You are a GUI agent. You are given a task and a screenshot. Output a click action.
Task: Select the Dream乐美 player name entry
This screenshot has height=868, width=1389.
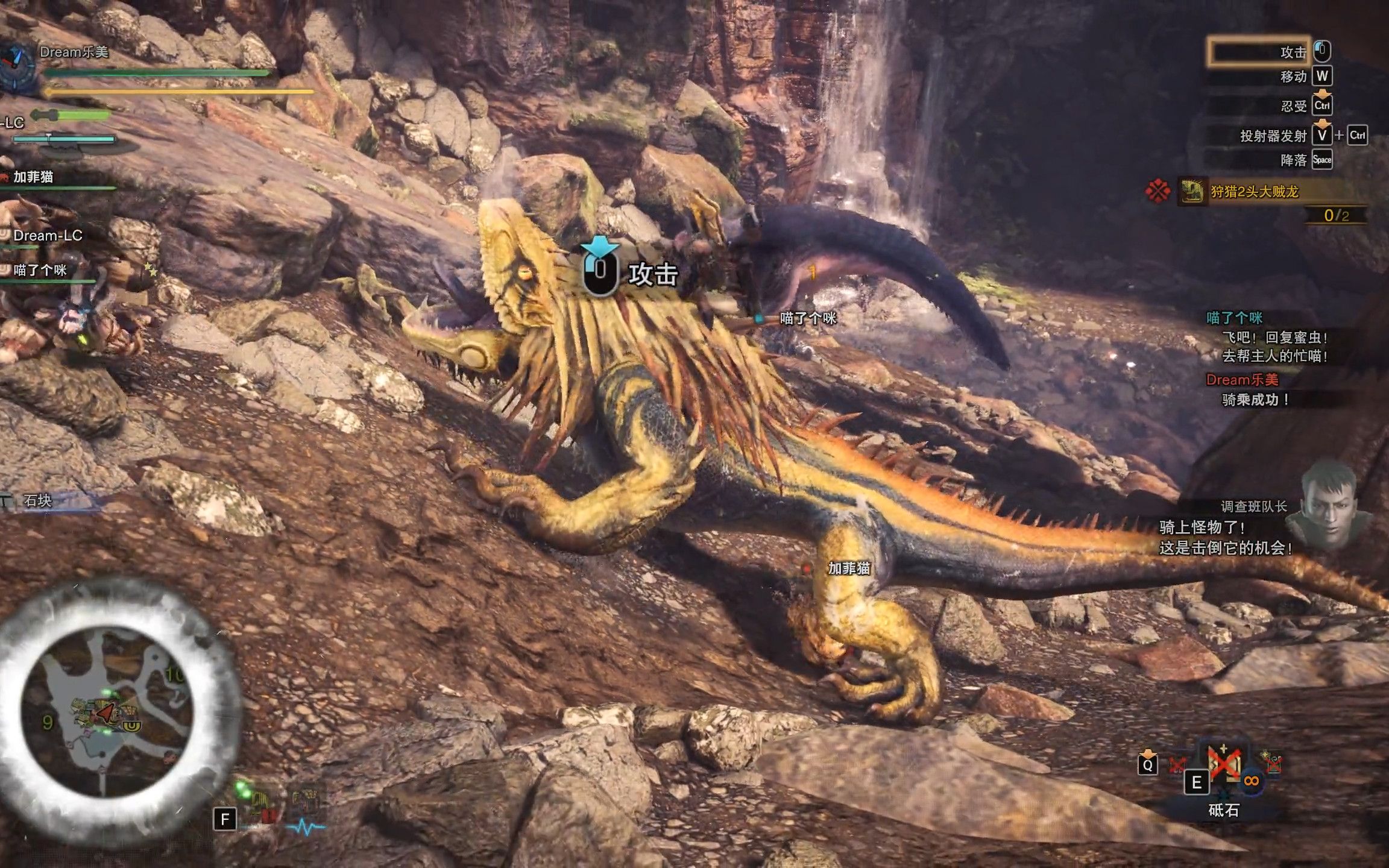[x=74, y=52]
